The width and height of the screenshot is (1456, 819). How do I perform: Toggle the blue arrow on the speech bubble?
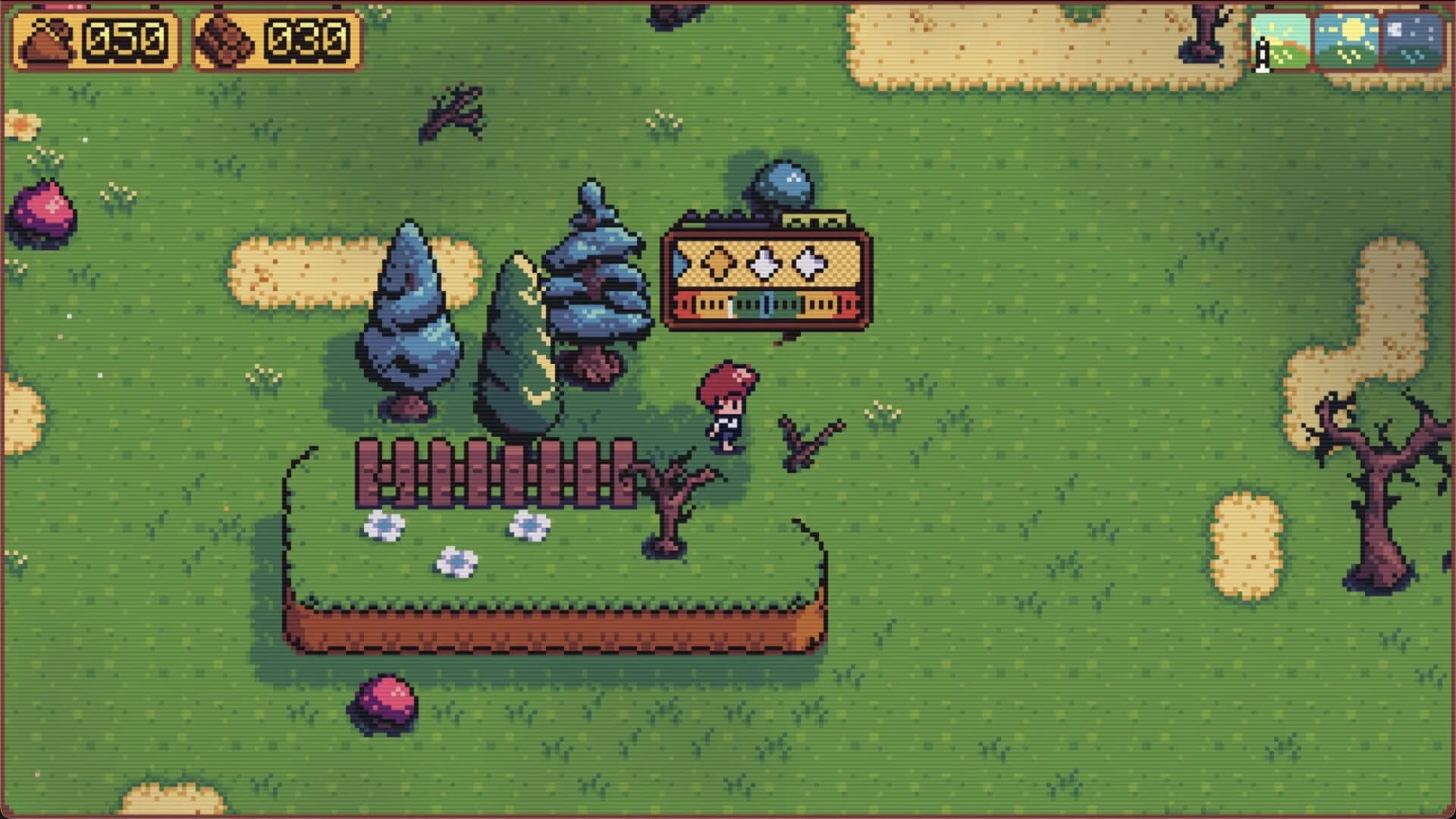[x=678, y=262]
